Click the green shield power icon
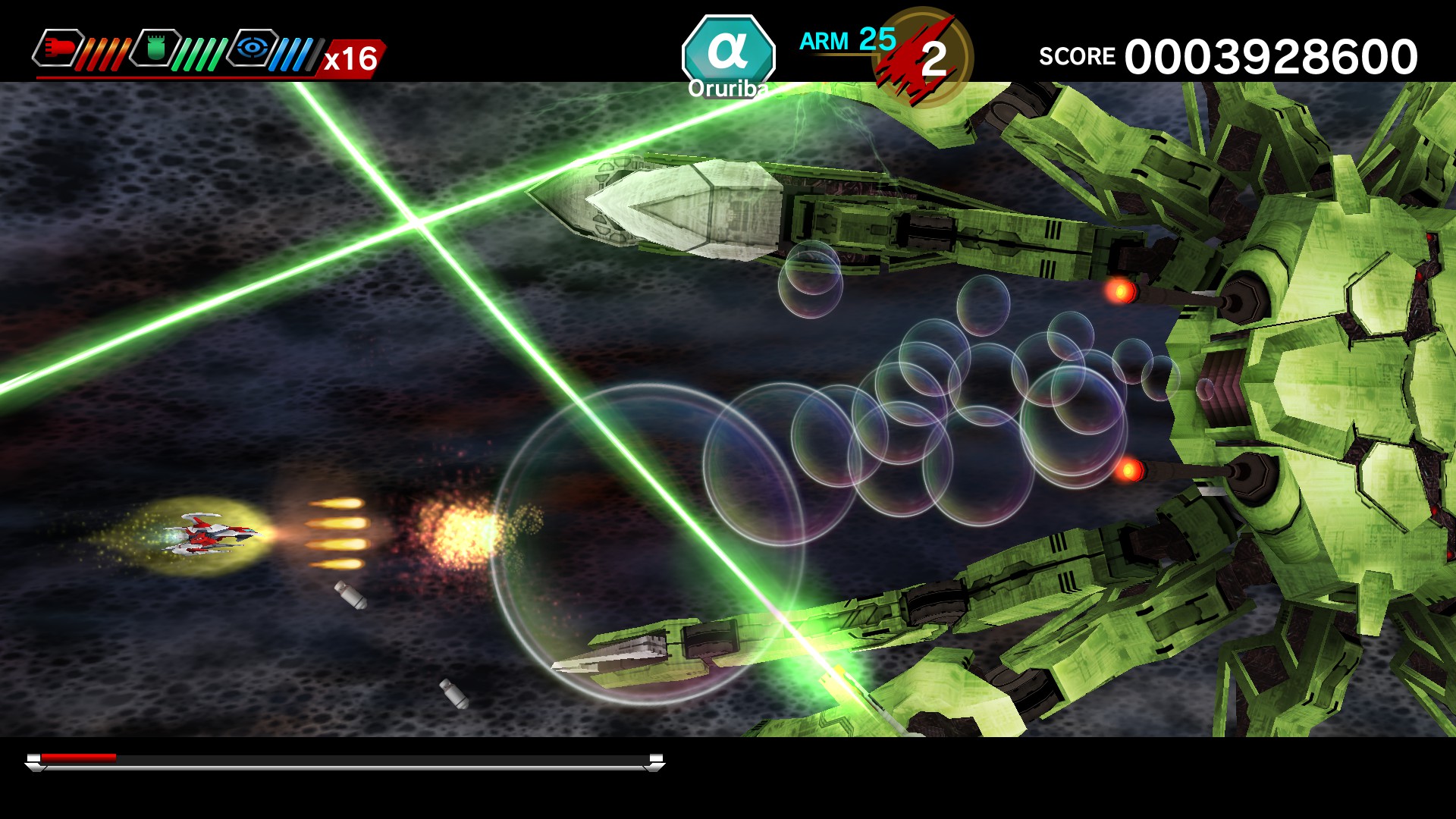Image resolution: width=1456 pixels, height=819 pixels. (x=157, y=47)
